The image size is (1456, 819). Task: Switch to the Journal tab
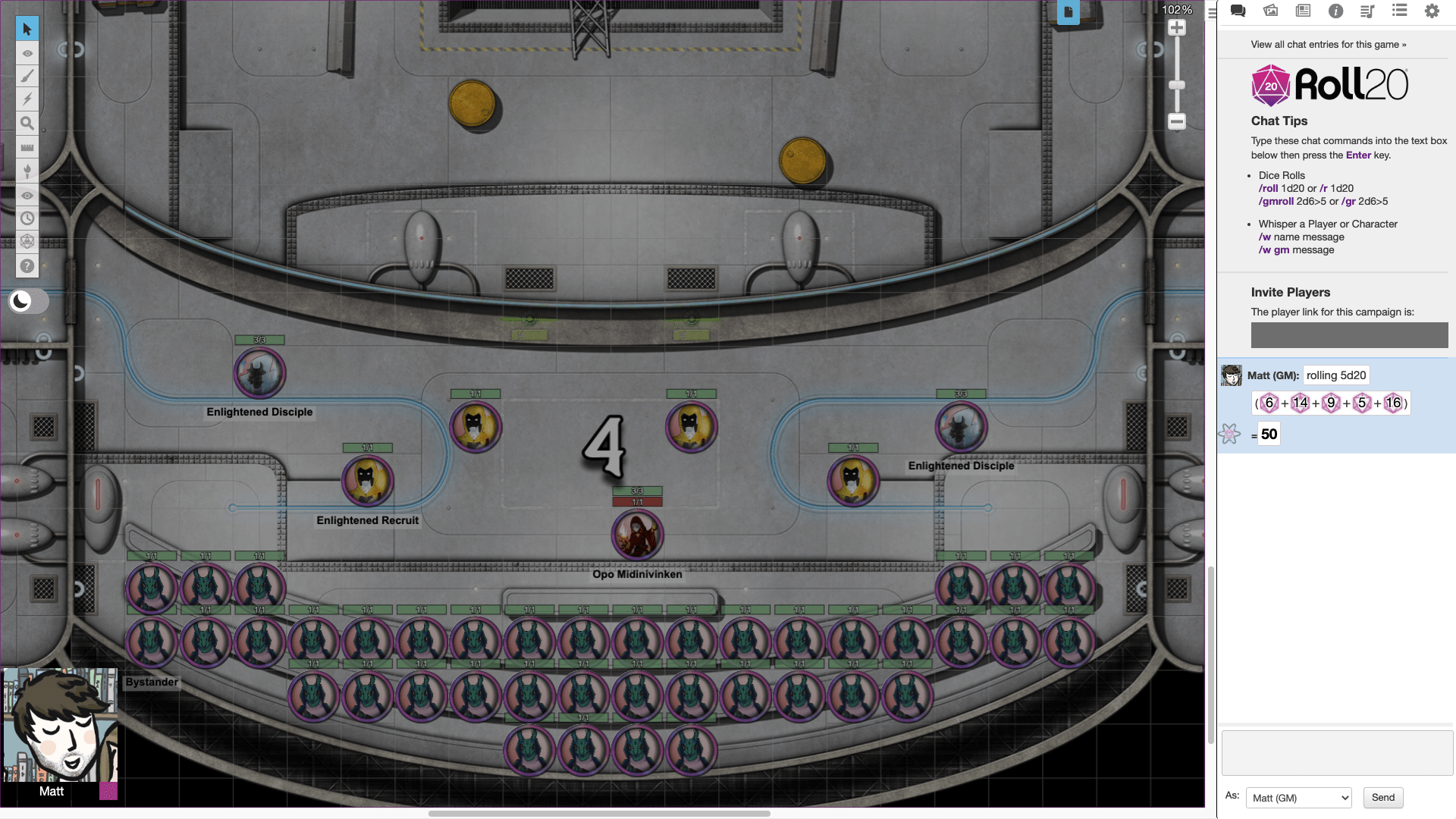coord(1303,11)
